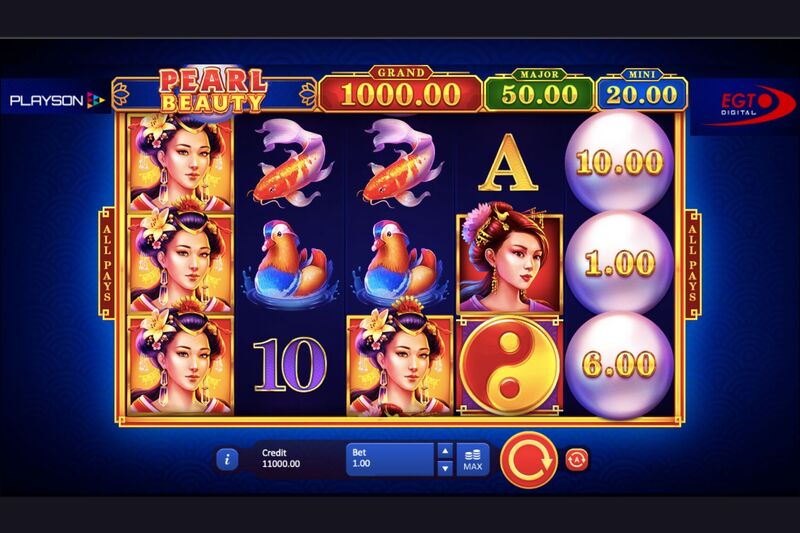Click the Bet amount field
Screen dimensions: 800x533
(x=390, y=459)
